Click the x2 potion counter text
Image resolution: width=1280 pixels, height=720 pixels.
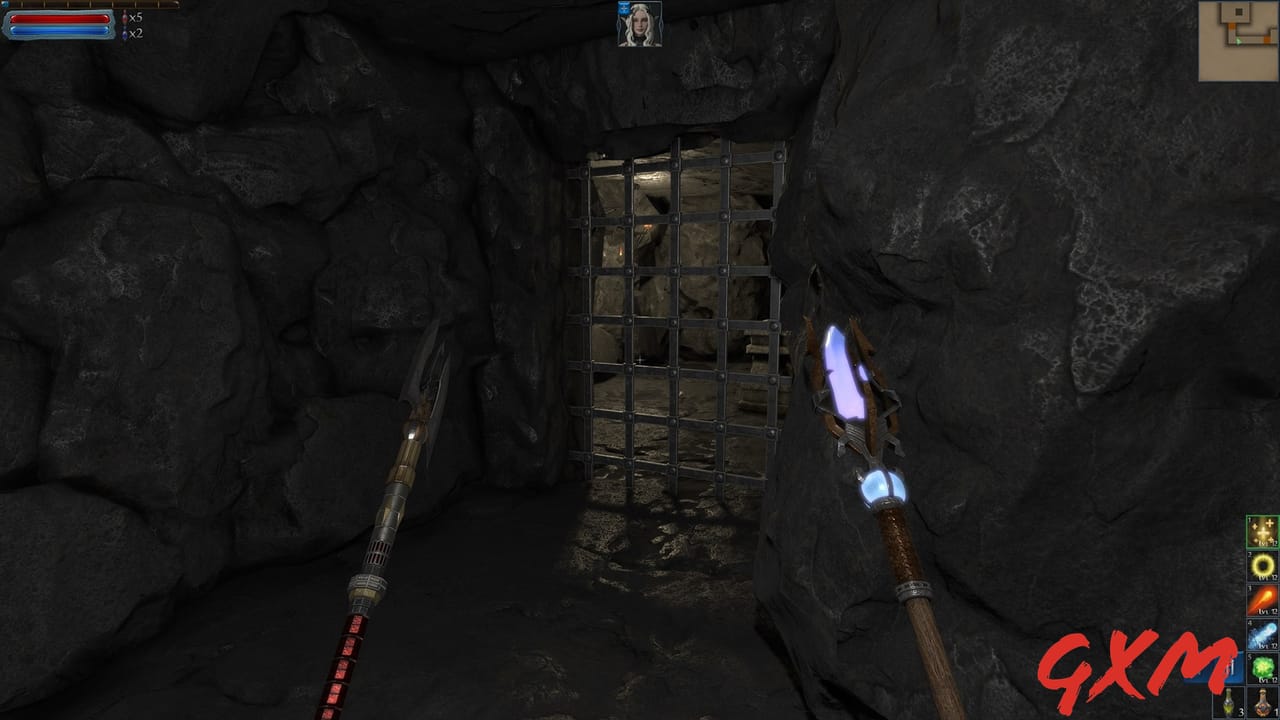pos(136,32)
